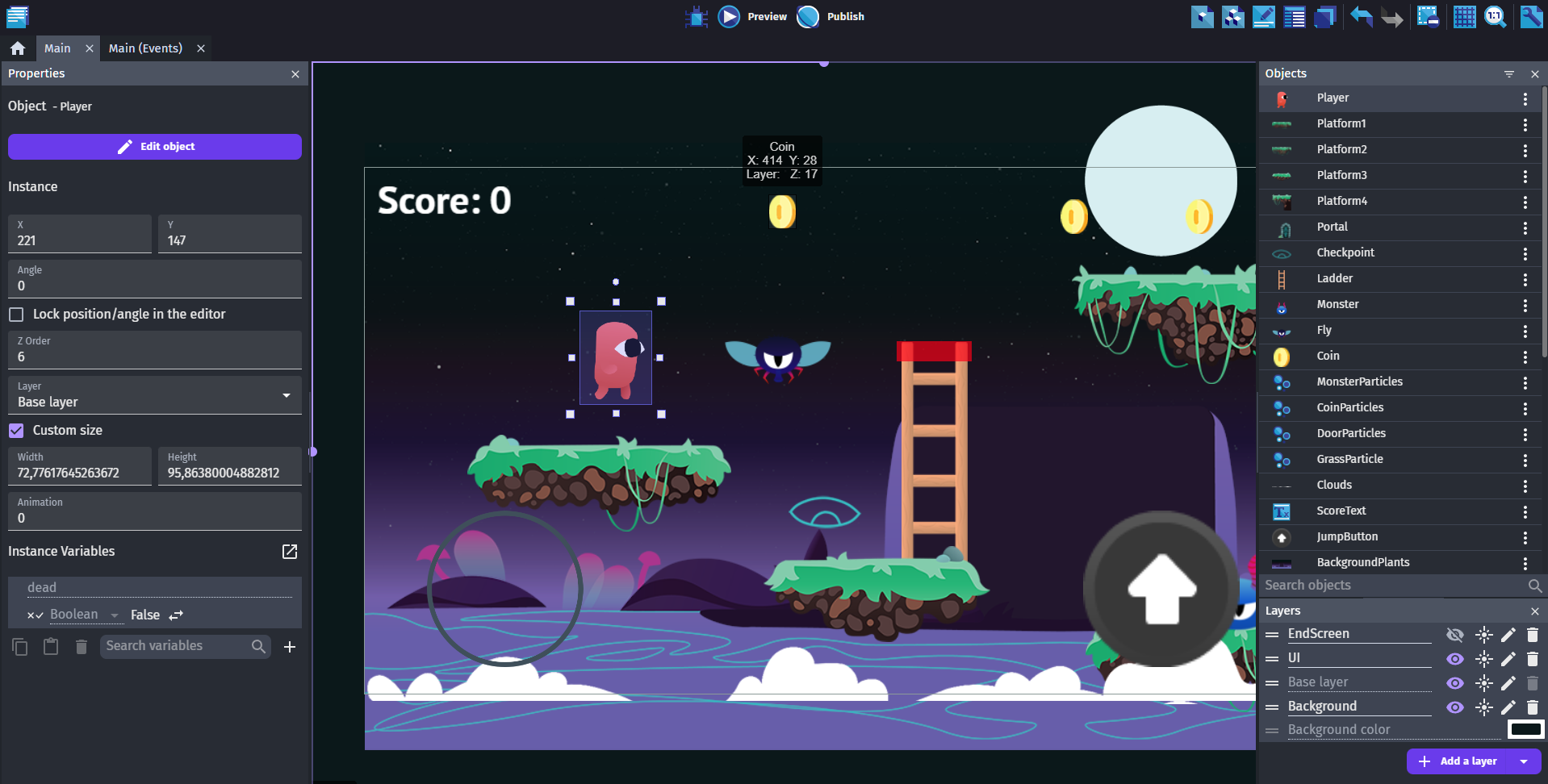Clear the current instance selection icon
Image resolution: width=1548 pixels, height=784 pixels.
tap(1428, 15)
